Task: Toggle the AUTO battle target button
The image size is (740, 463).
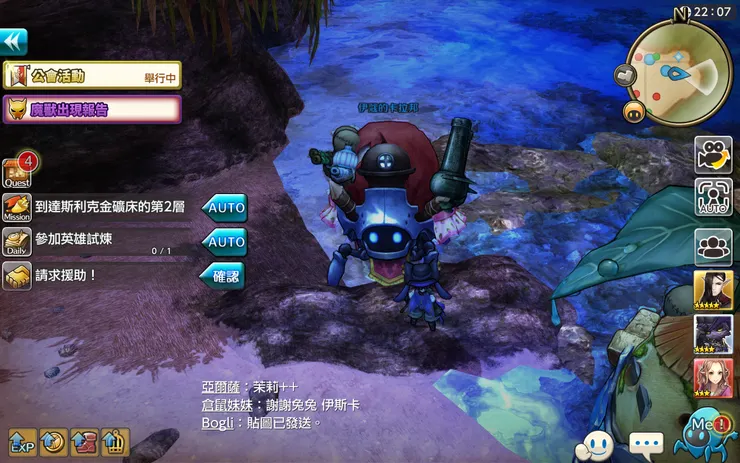Action: click(x=713, y=198)
